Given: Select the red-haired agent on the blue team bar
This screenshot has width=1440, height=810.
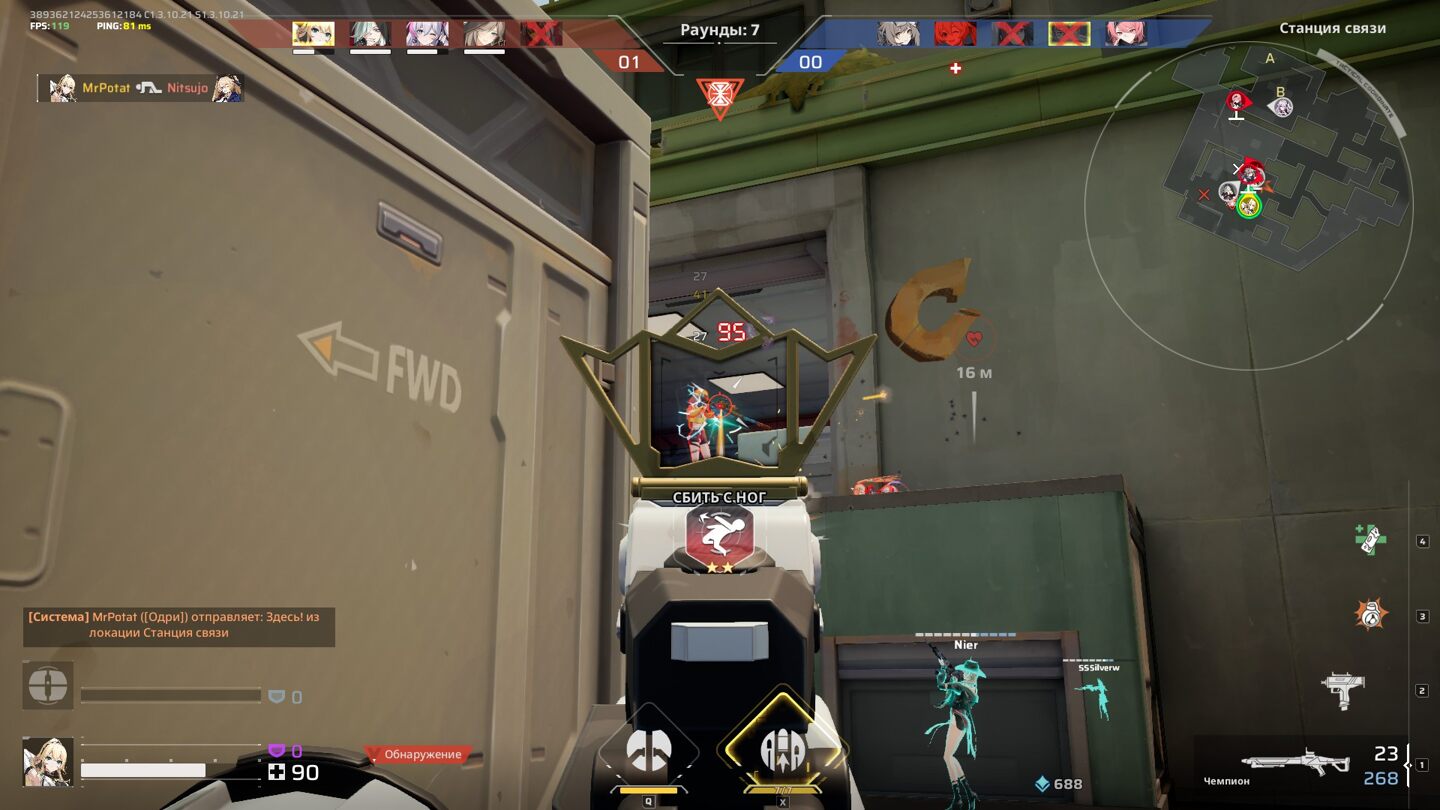Looking at the screenshot, I should pos(955,34).
